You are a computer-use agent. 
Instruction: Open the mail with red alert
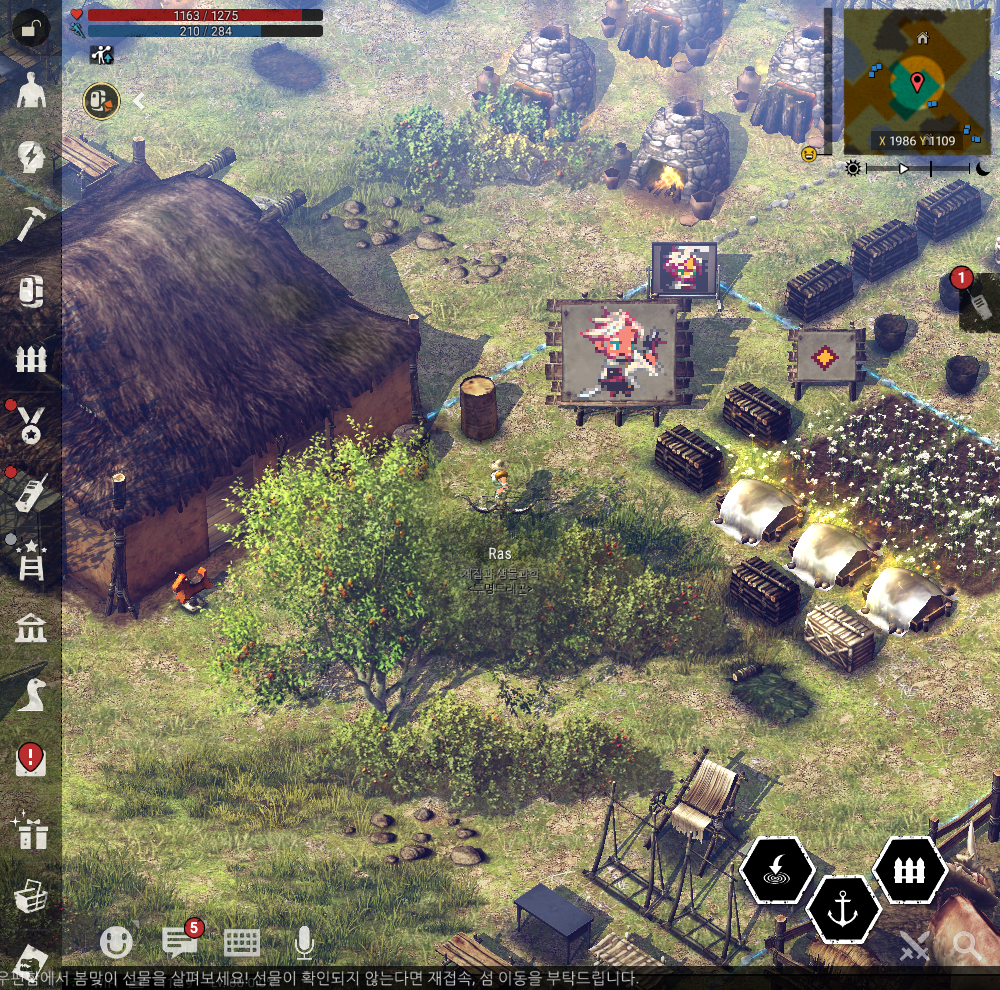(x=31, y=759)
